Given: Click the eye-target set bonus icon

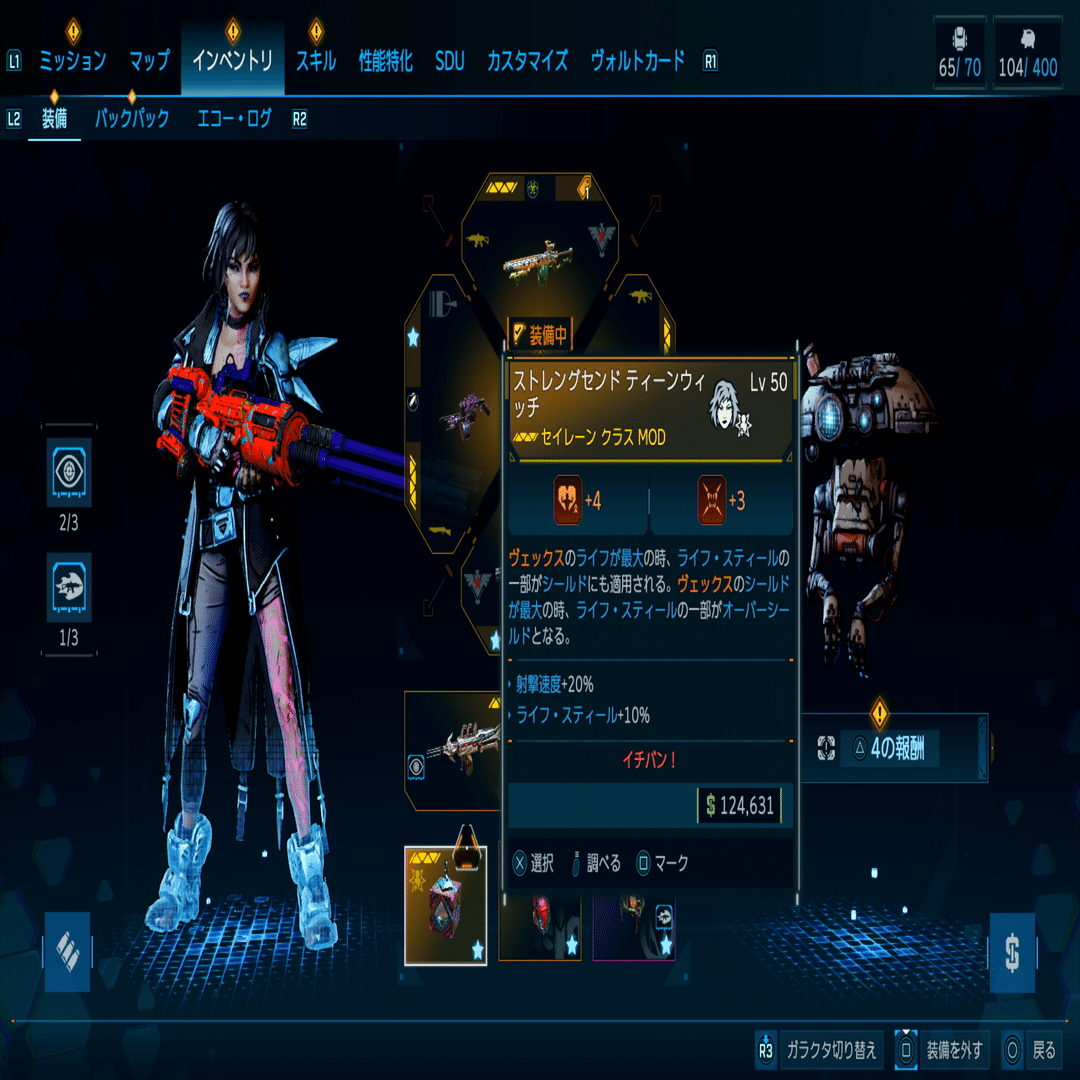Looking at the screenshot, I should 69,472.
